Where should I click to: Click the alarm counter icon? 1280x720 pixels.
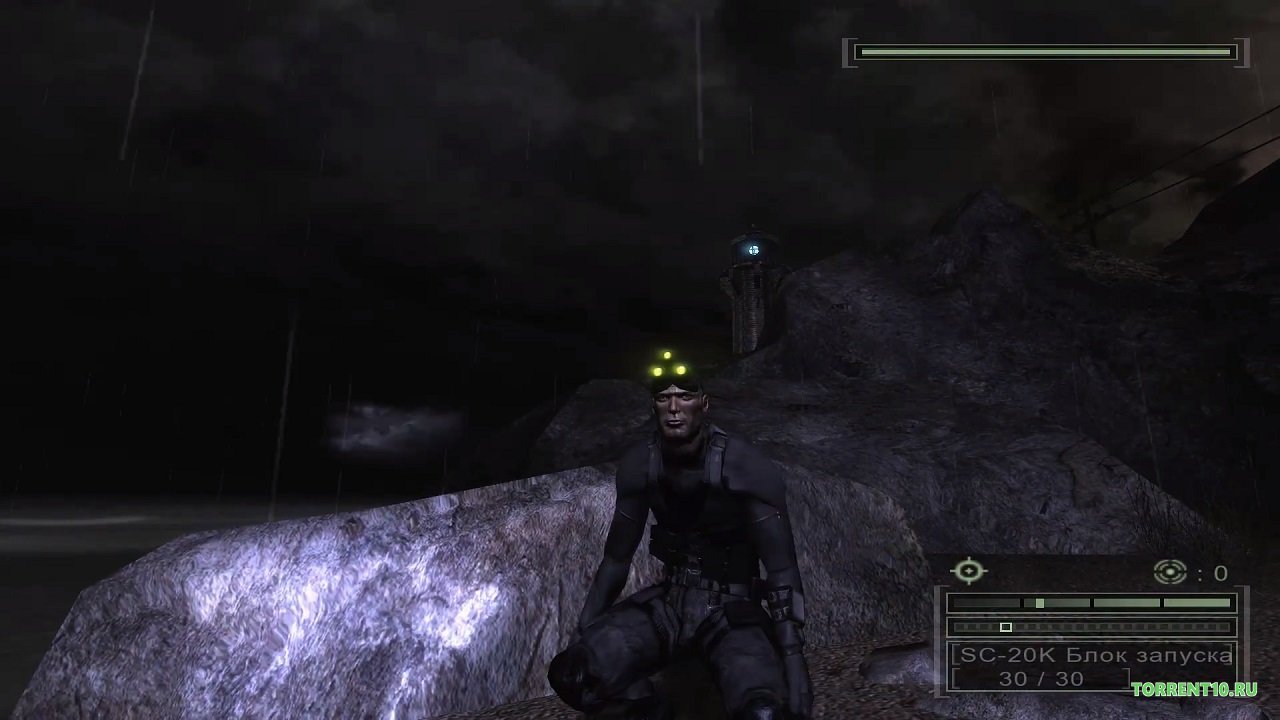[1169, 572]
